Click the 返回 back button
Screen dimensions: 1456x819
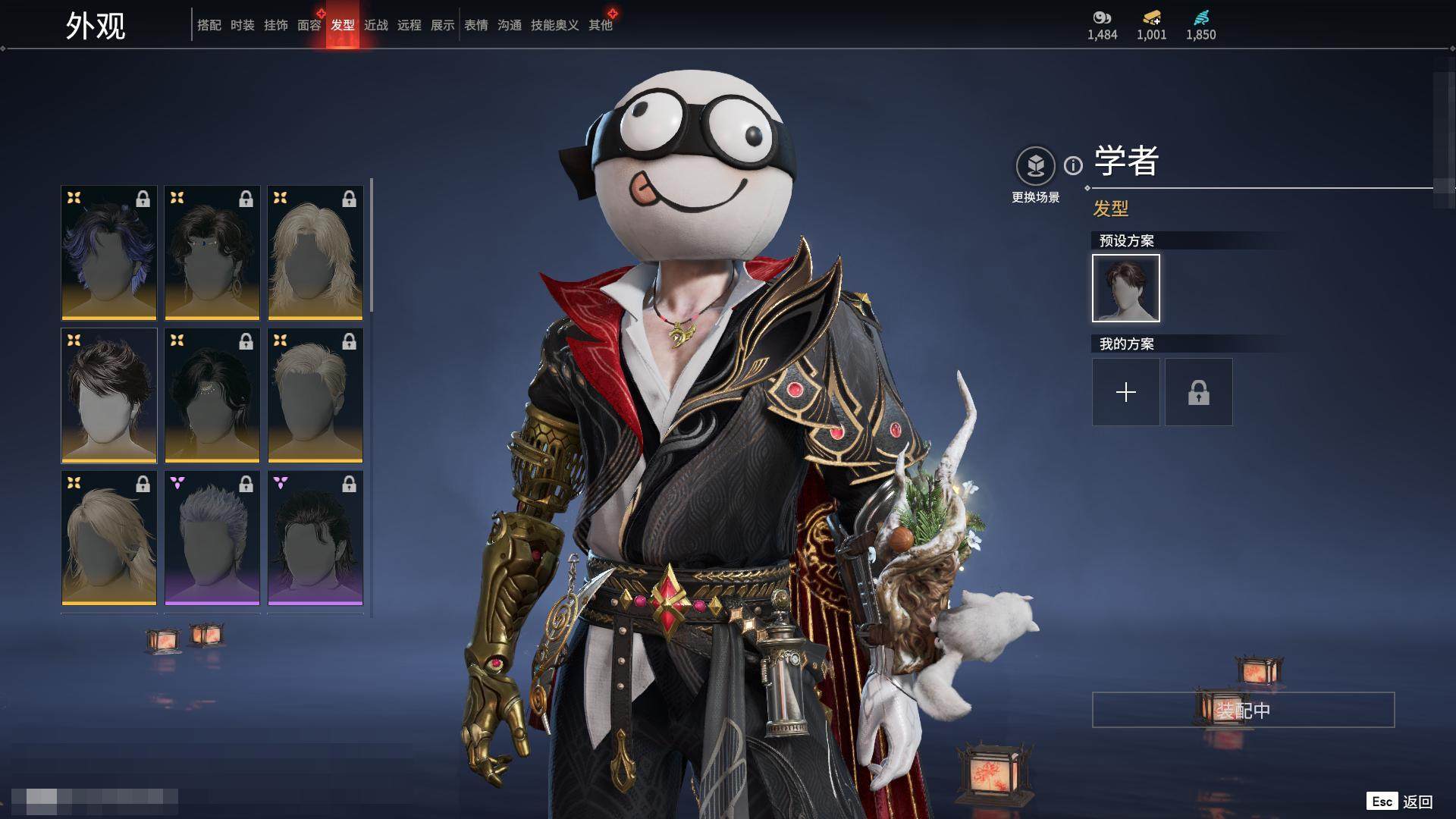pyautogui.click(x=1417, y=802)
